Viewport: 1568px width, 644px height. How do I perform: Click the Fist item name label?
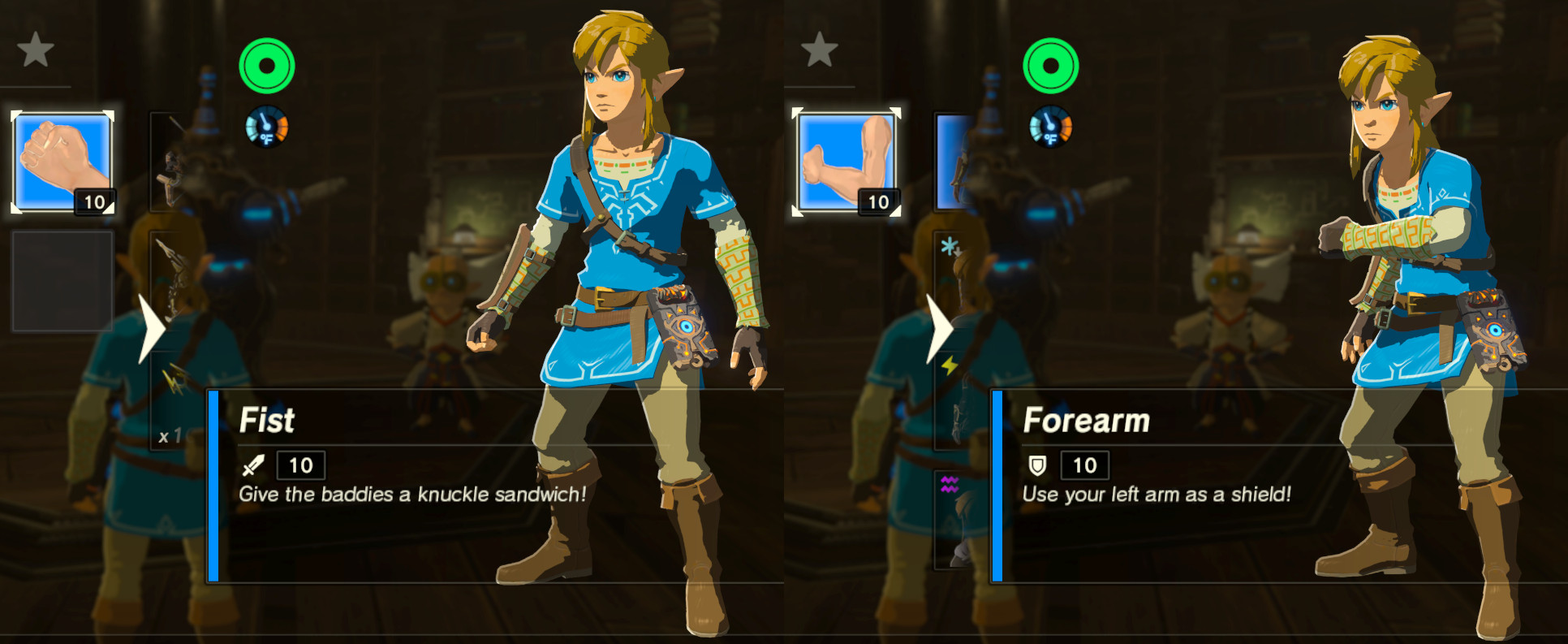[268, 421]
